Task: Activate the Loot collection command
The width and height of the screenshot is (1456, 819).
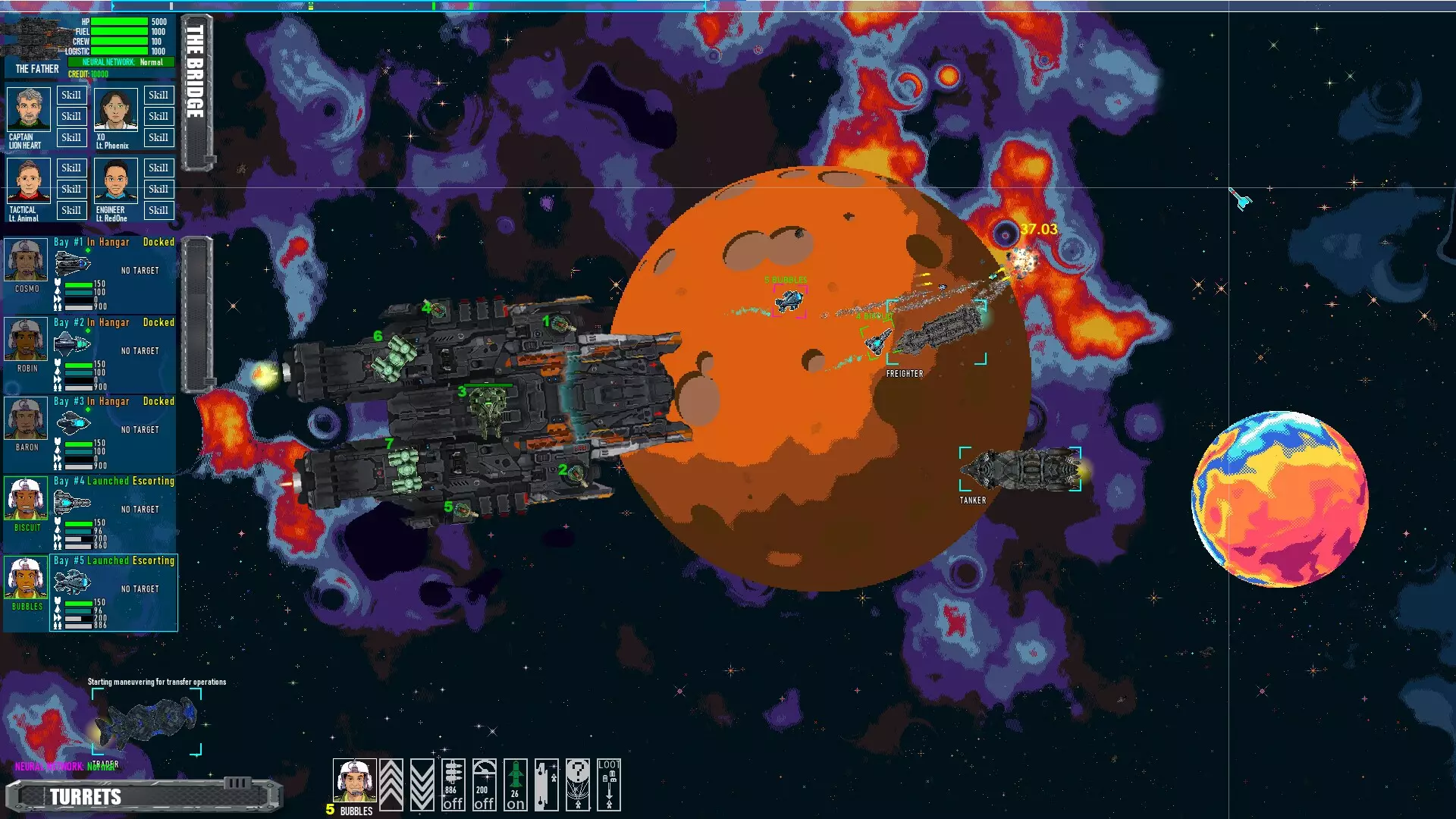Action: coord(608,785)
